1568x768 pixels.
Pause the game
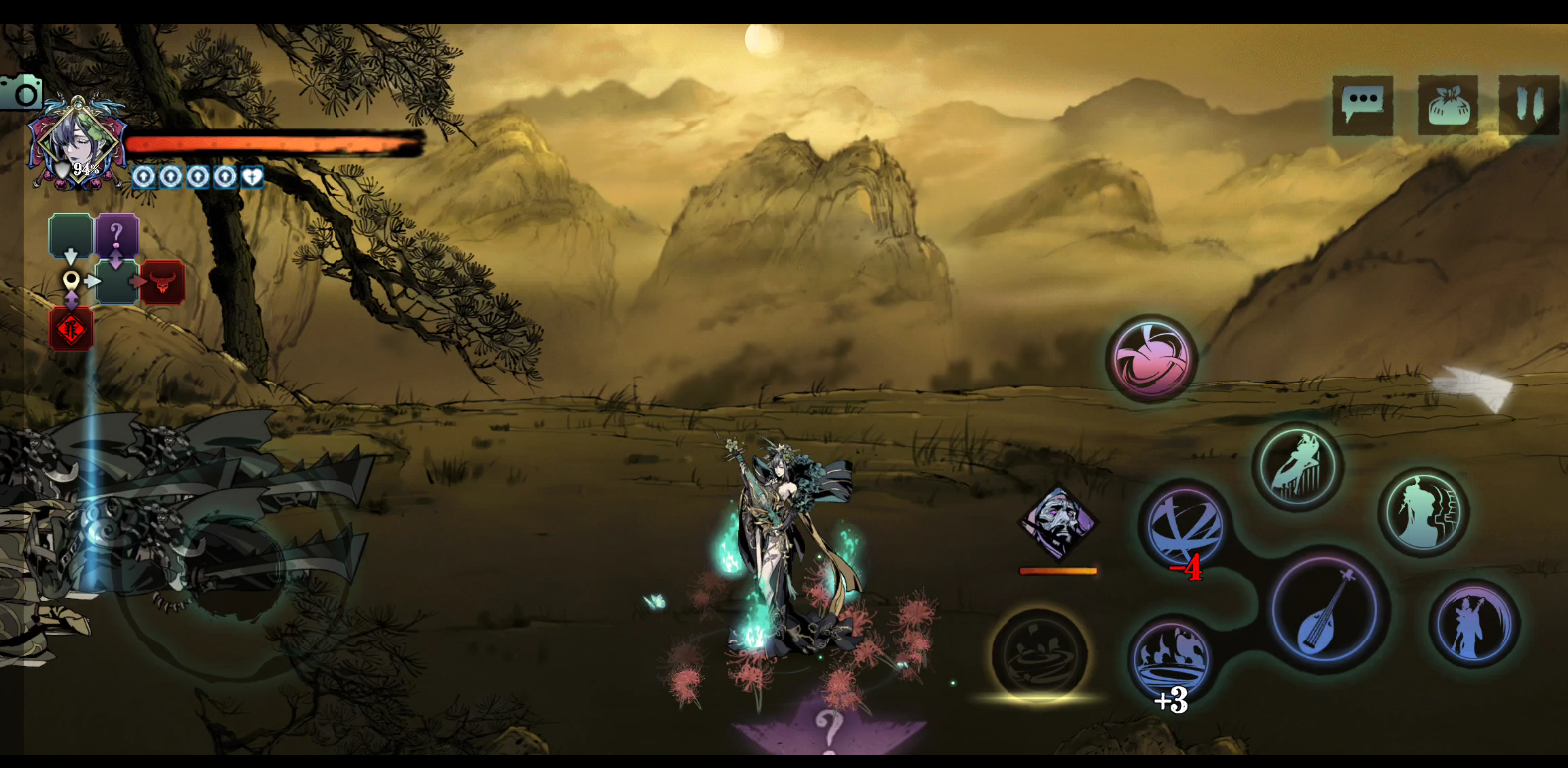[1529, 105]
